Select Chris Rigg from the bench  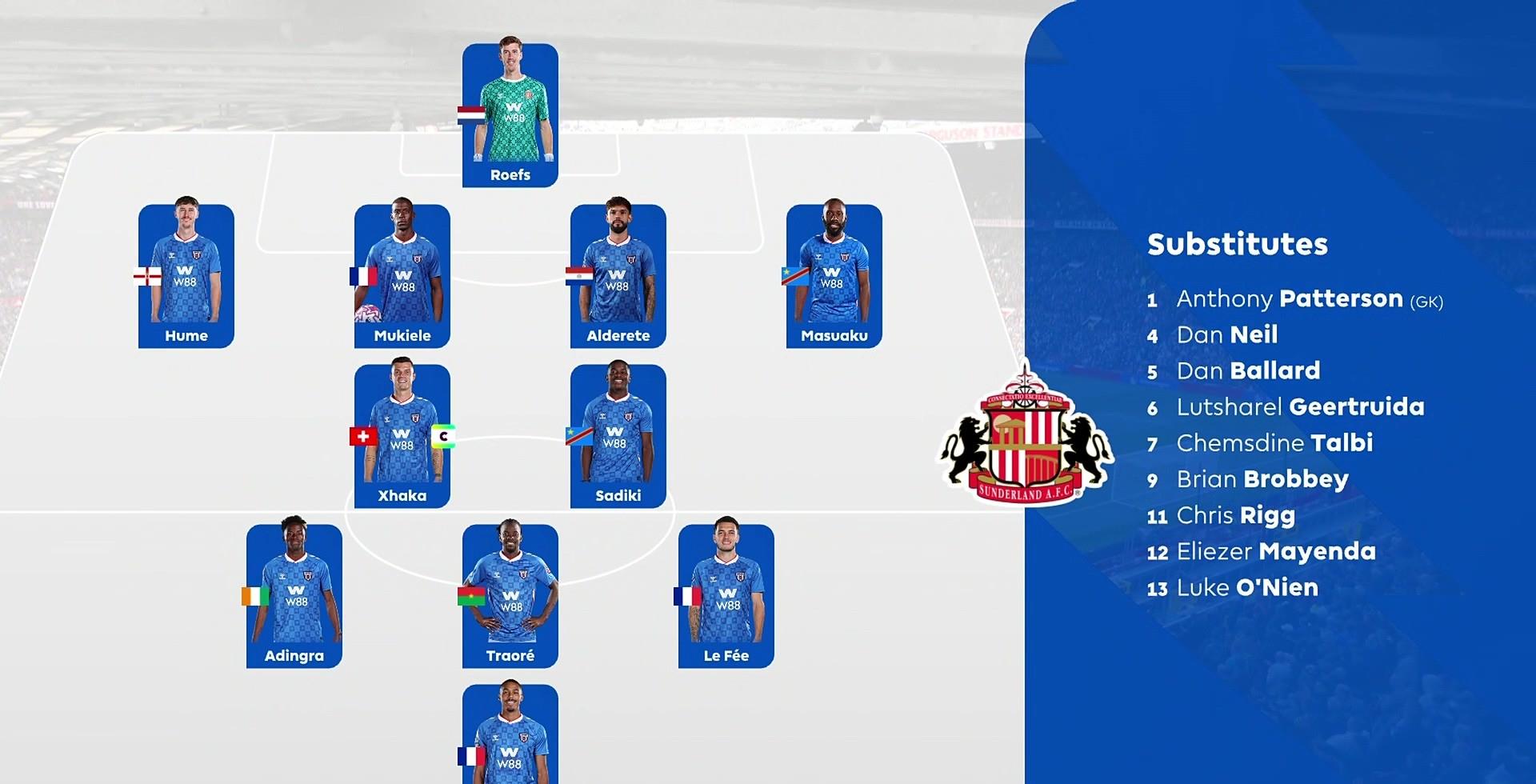pos(1235,516)
